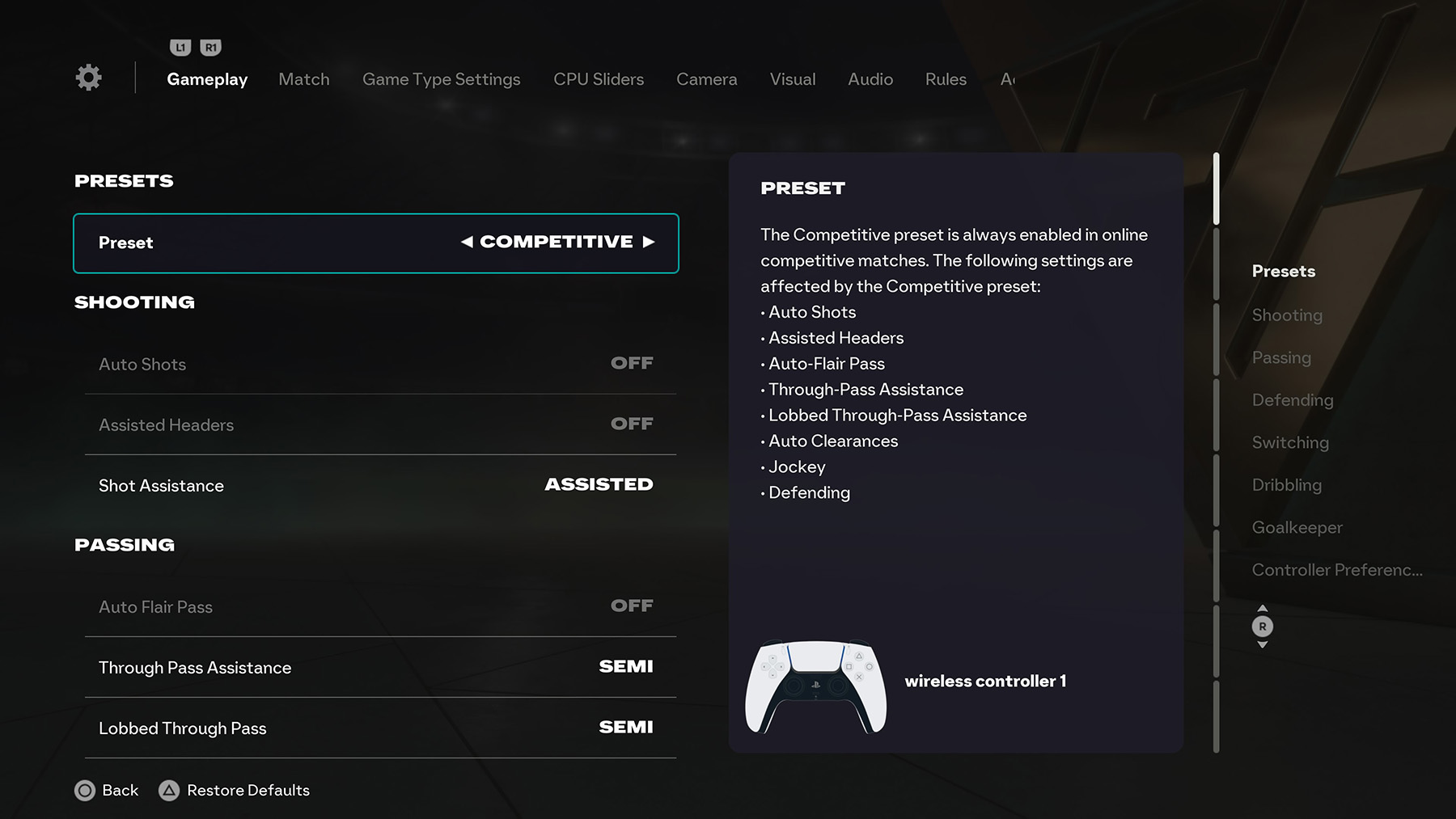The image size is (1456, 819).
Task: Click the R1 shoulder button icon
Action: click(x=209, y=47)
